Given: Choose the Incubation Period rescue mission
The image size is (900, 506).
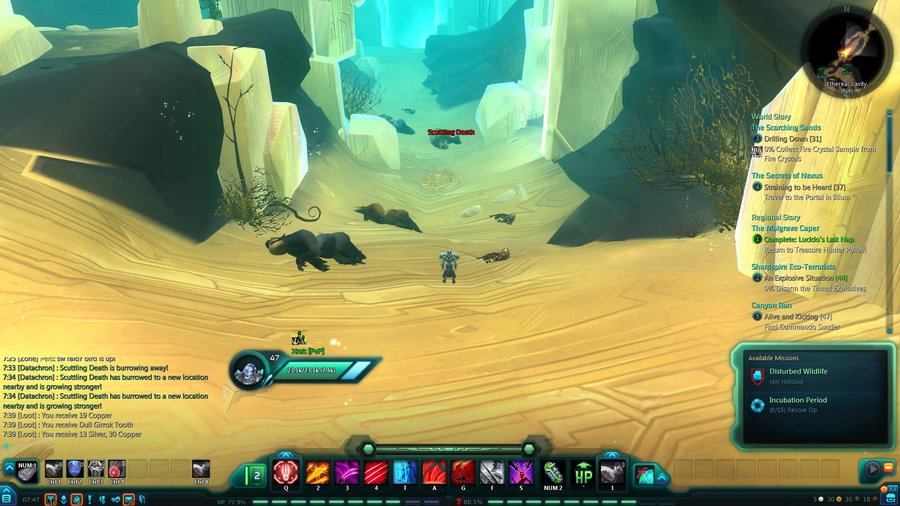Looking at the screenshot, I should 798,400.
